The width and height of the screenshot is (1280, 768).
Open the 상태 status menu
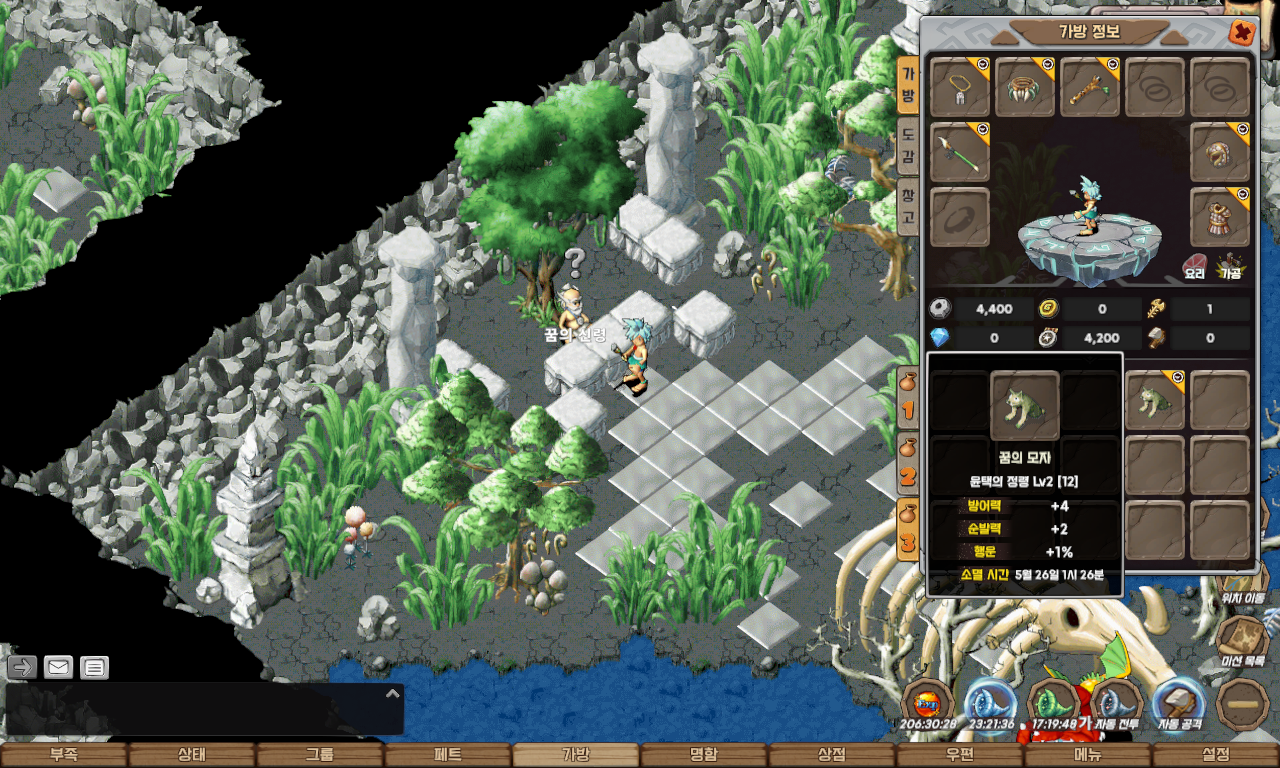pyautogui.click(x=191, y=756)
